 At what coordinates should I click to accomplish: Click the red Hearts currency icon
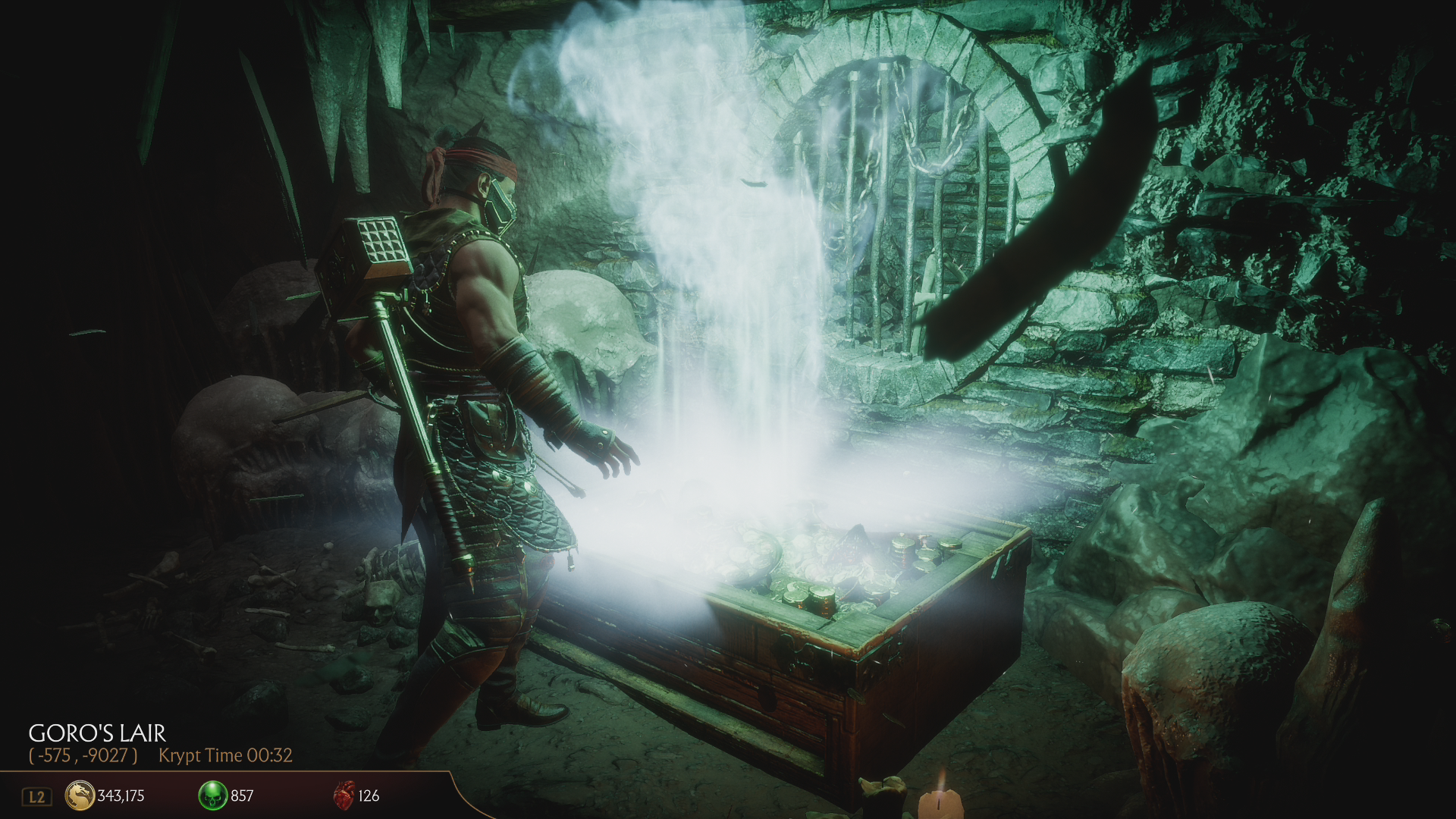(x=344, y=795)
